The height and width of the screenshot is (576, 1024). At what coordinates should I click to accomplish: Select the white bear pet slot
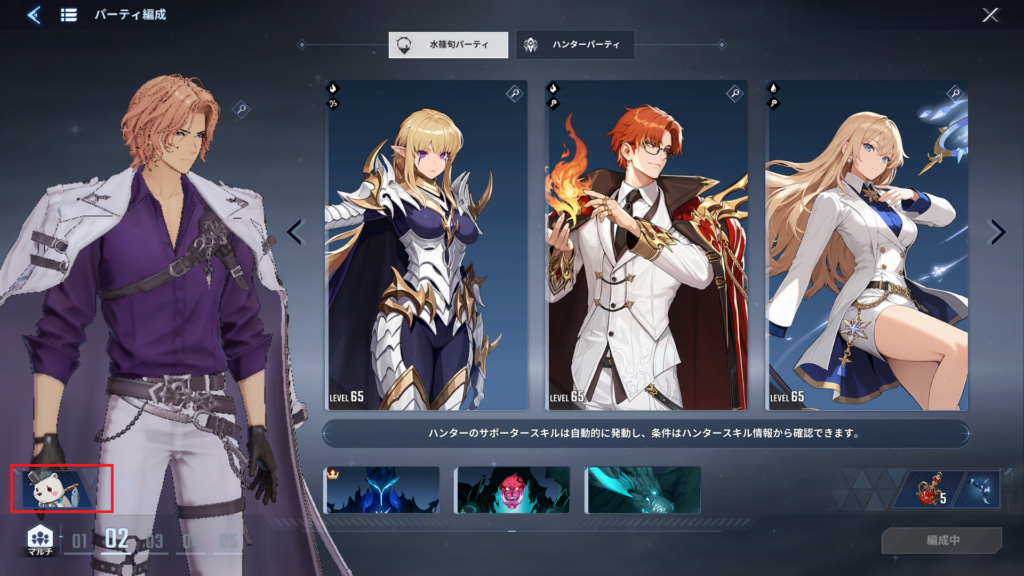pyautogui.click(x=62, y=488)
